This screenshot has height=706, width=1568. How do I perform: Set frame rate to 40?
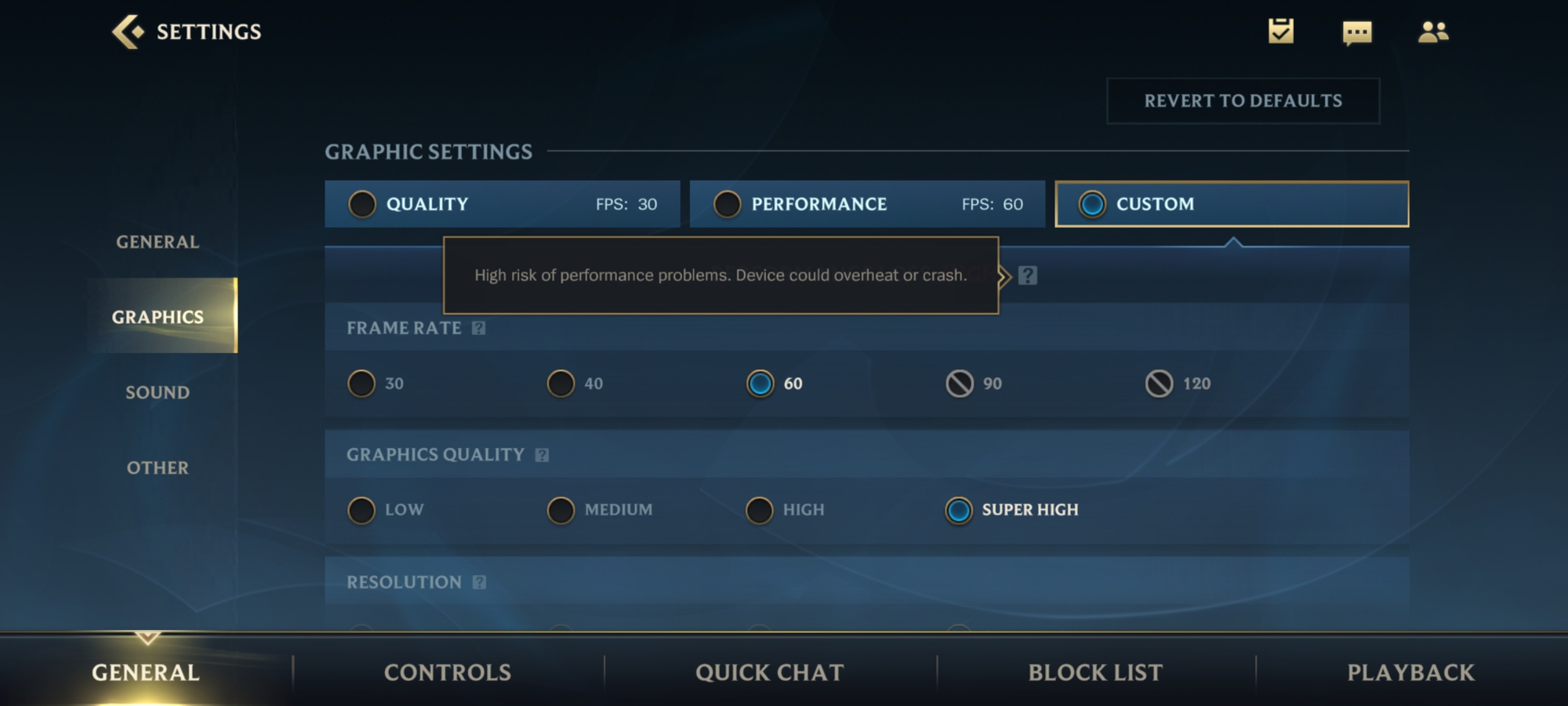click(x=561, y=384)
